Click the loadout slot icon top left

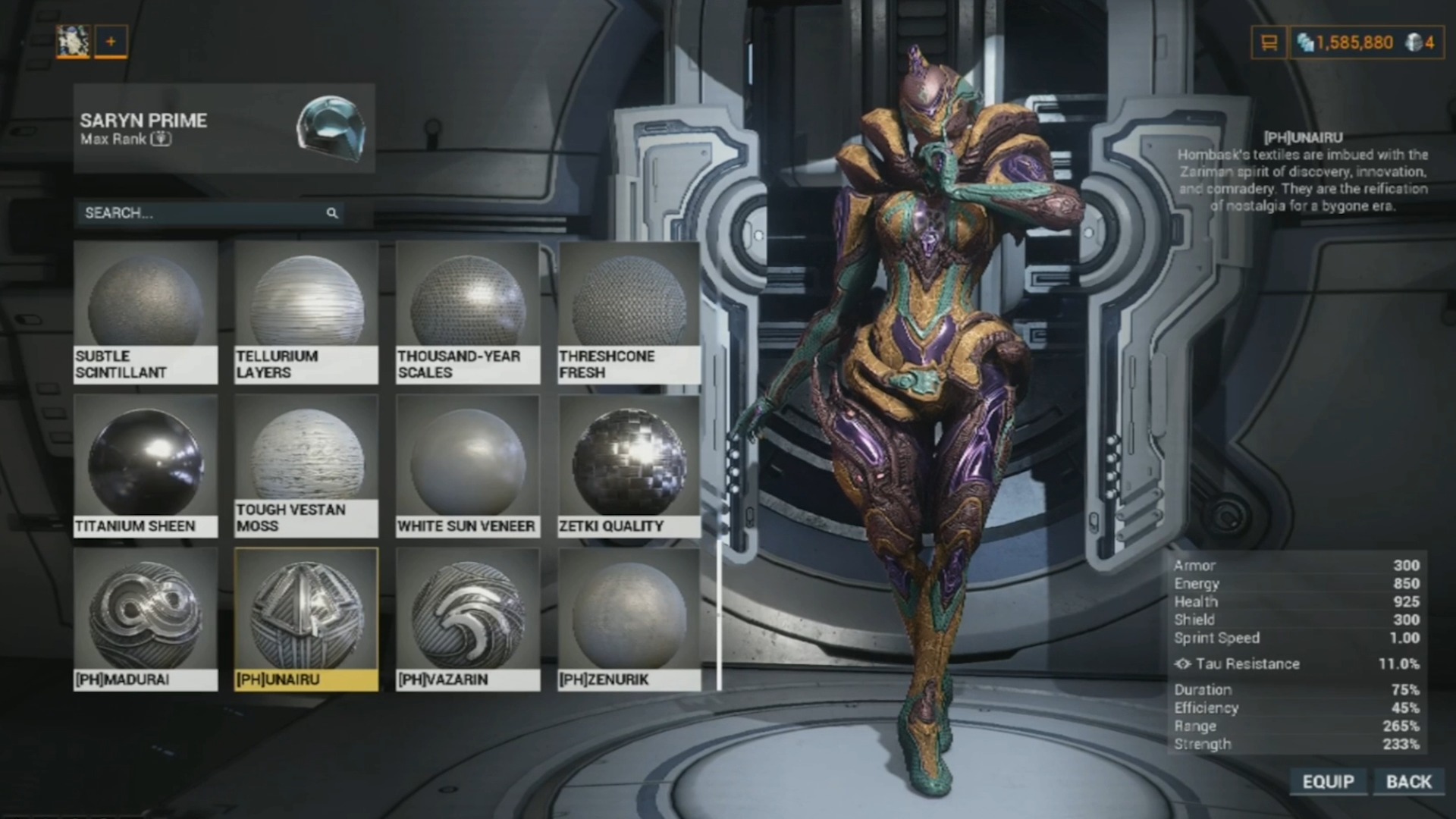point(73,42)
